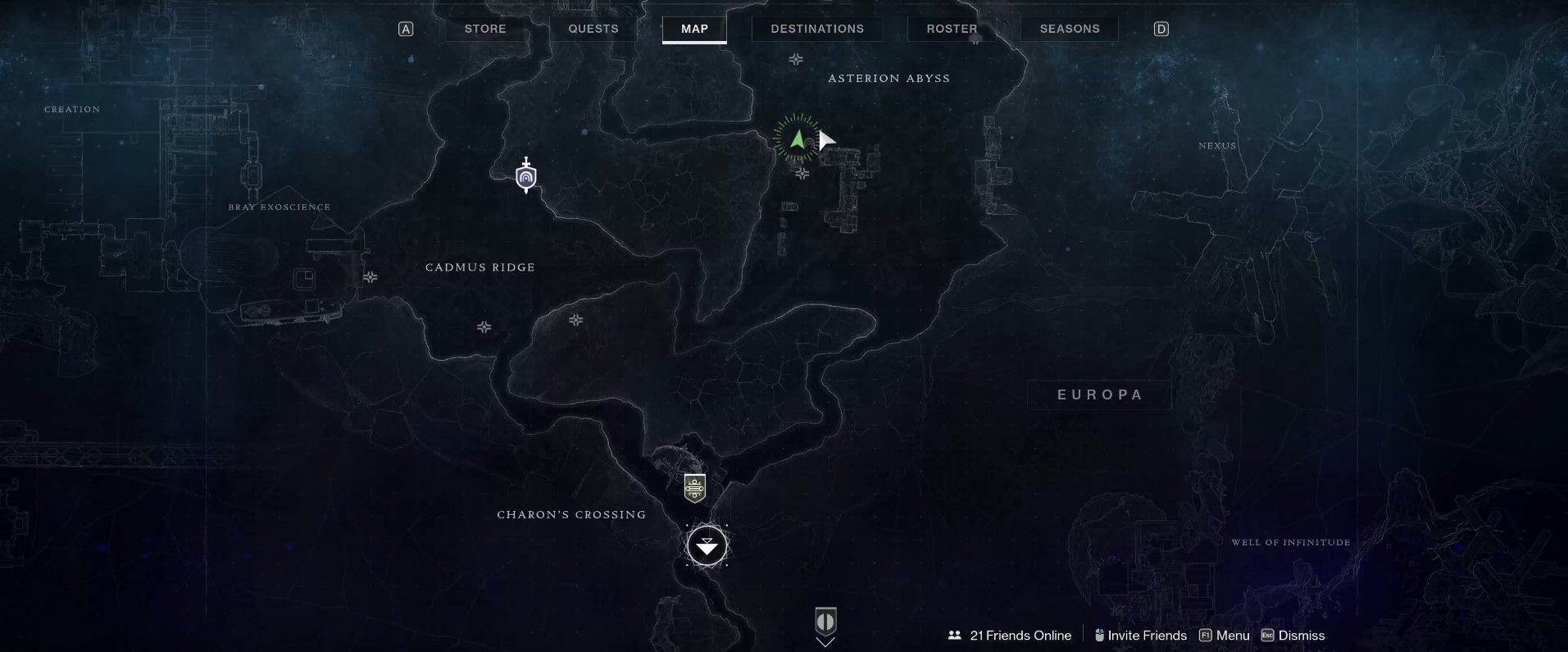Select the green player position marker near Asterion Abyss
The width and height of the screenshot is (1568, 652).
point(799,138)
